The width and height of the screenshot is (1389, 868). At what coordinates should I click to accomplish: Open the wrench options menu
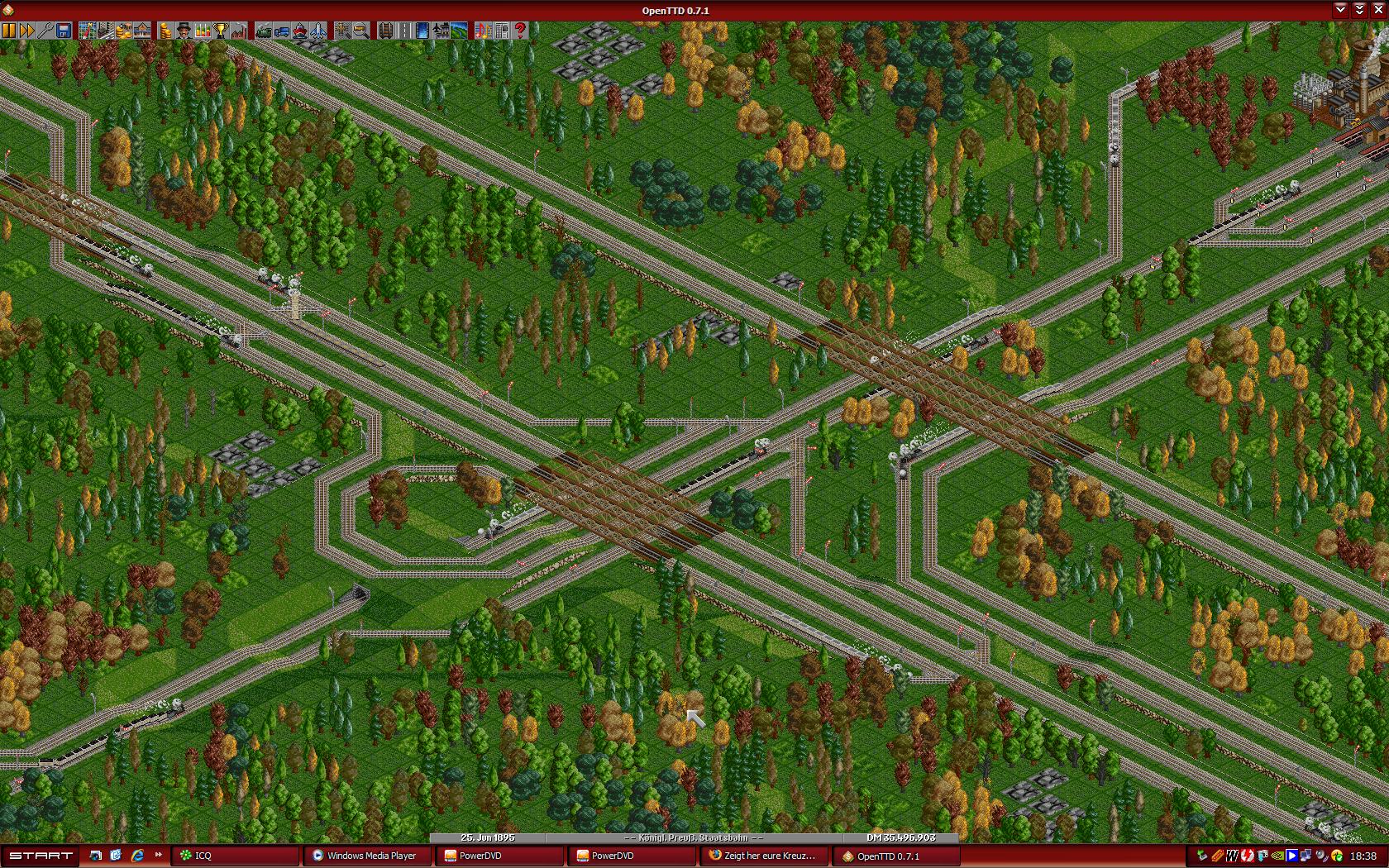click(x=45, y=31)
